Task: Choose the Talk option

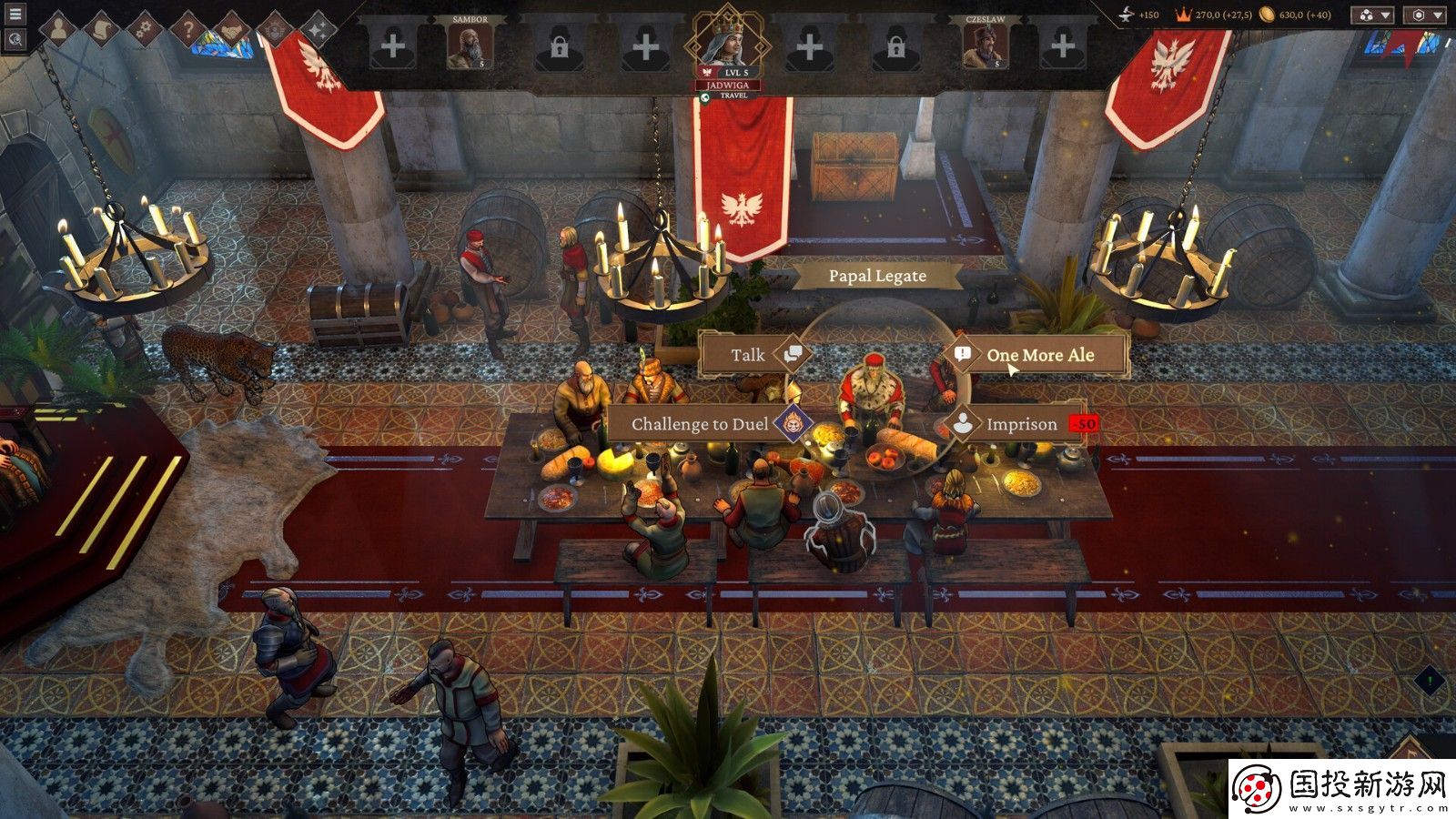Action: [748, 355]
